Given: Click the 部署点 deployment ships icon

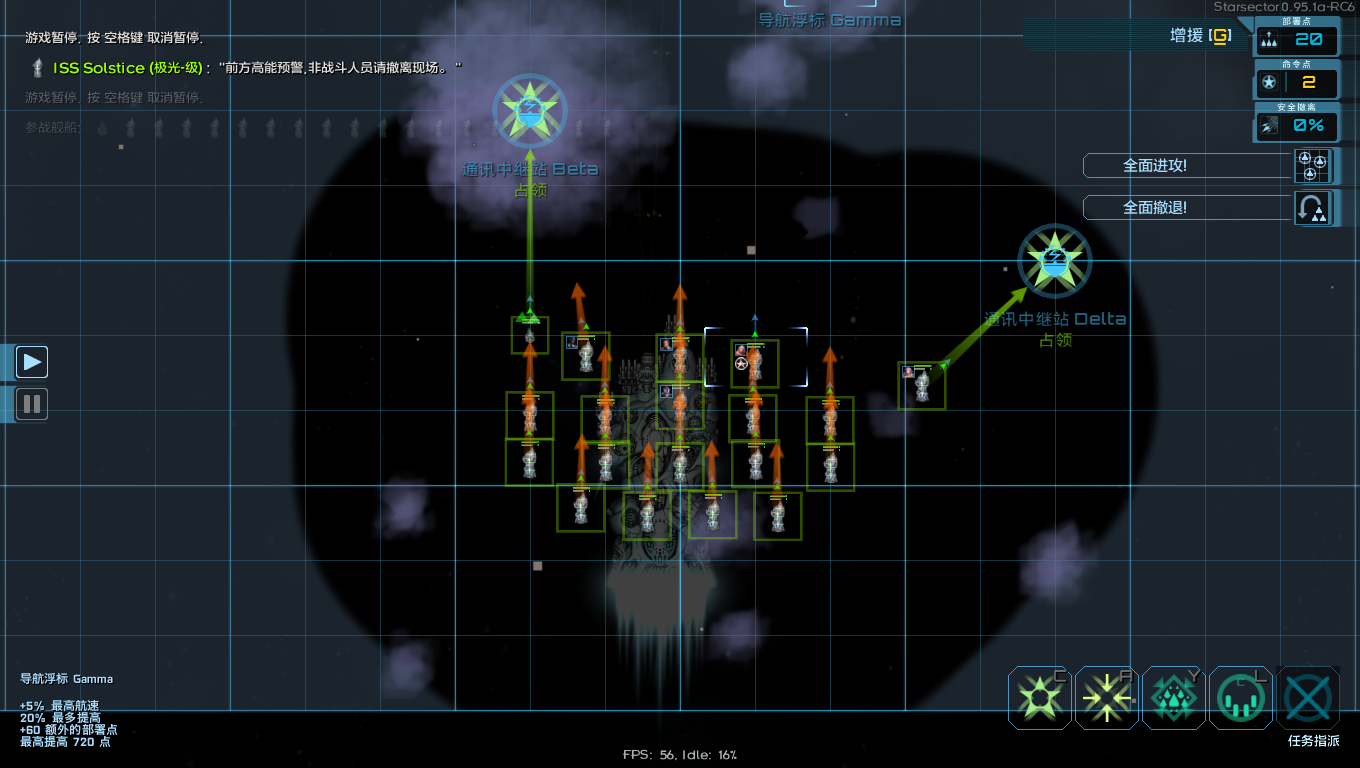Looking at the screenshot, I should click(x=1267, y=40).
